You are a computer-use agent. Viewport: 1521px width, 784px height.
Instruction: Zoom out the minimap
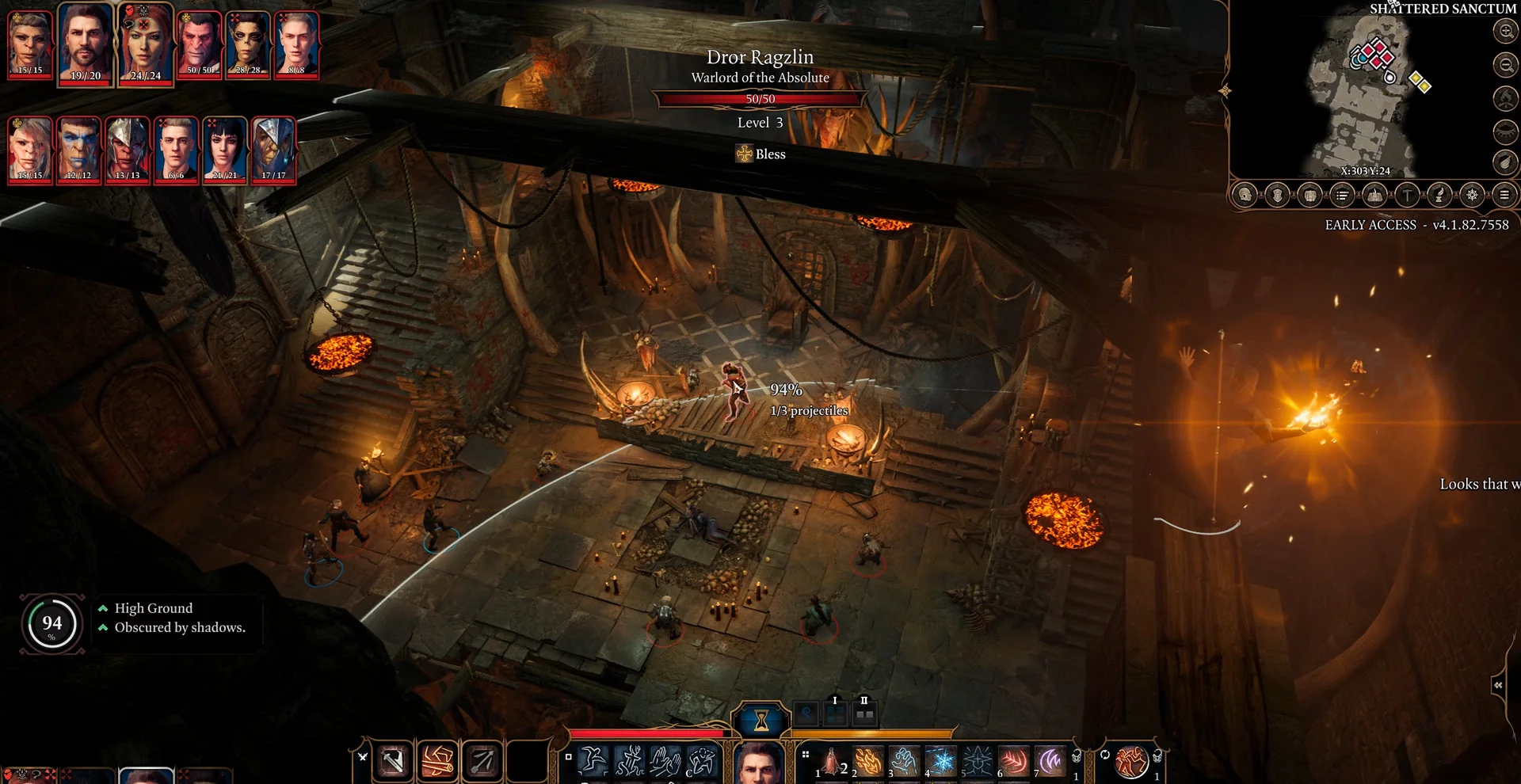pyautogui.click(x=1505, y=65)
